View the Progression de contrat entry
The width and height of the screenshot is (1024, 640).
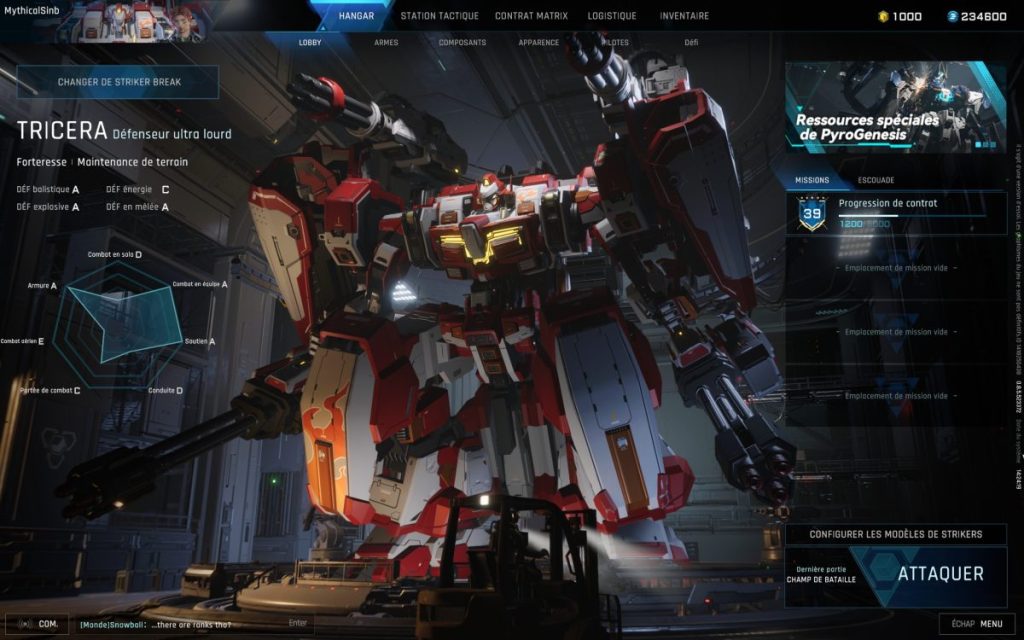click(896, 213)
